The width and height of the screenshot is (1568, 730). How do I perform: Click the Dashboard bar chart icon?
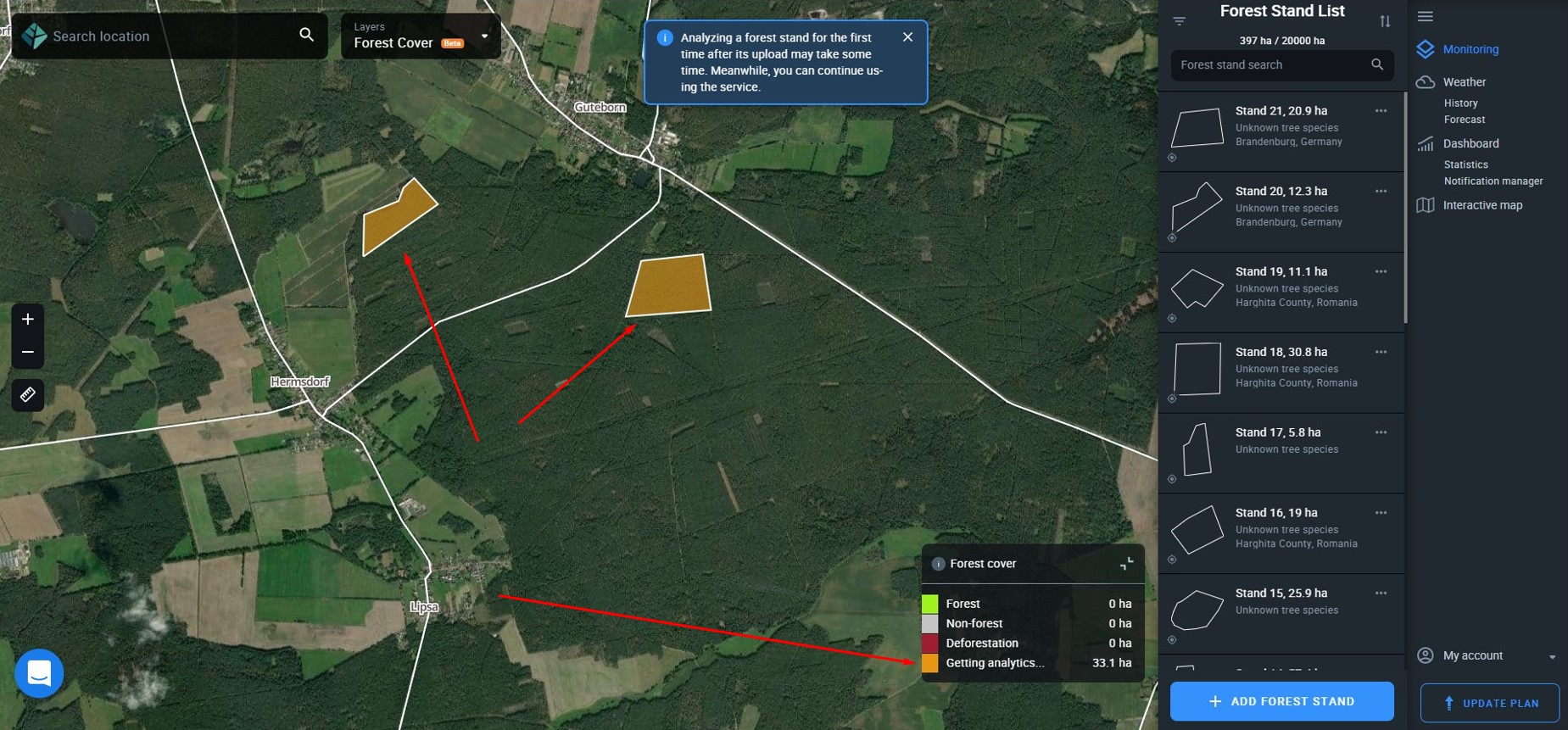point(1426,143)
